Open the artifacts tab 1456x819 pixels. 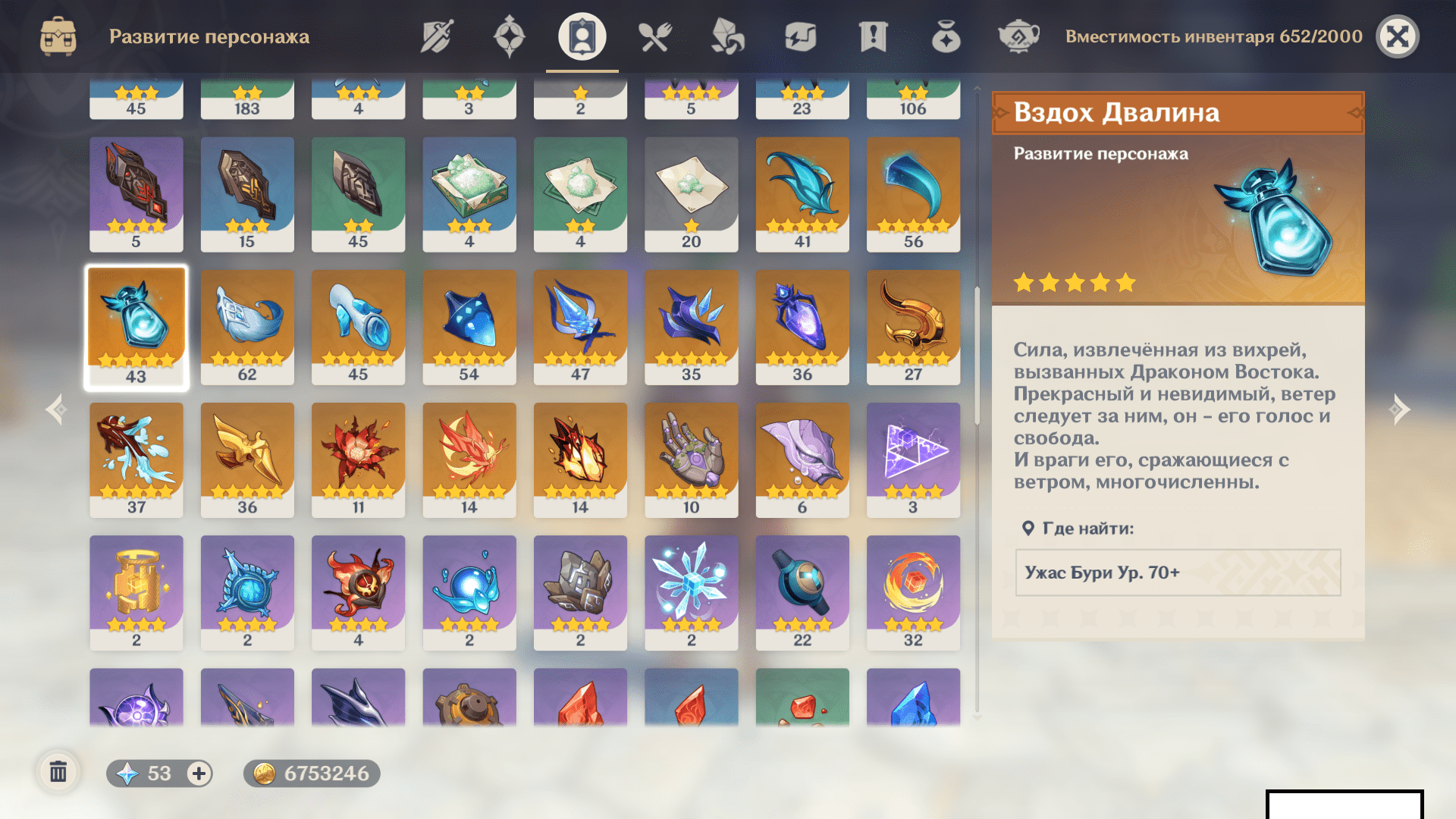coord(509,36)
